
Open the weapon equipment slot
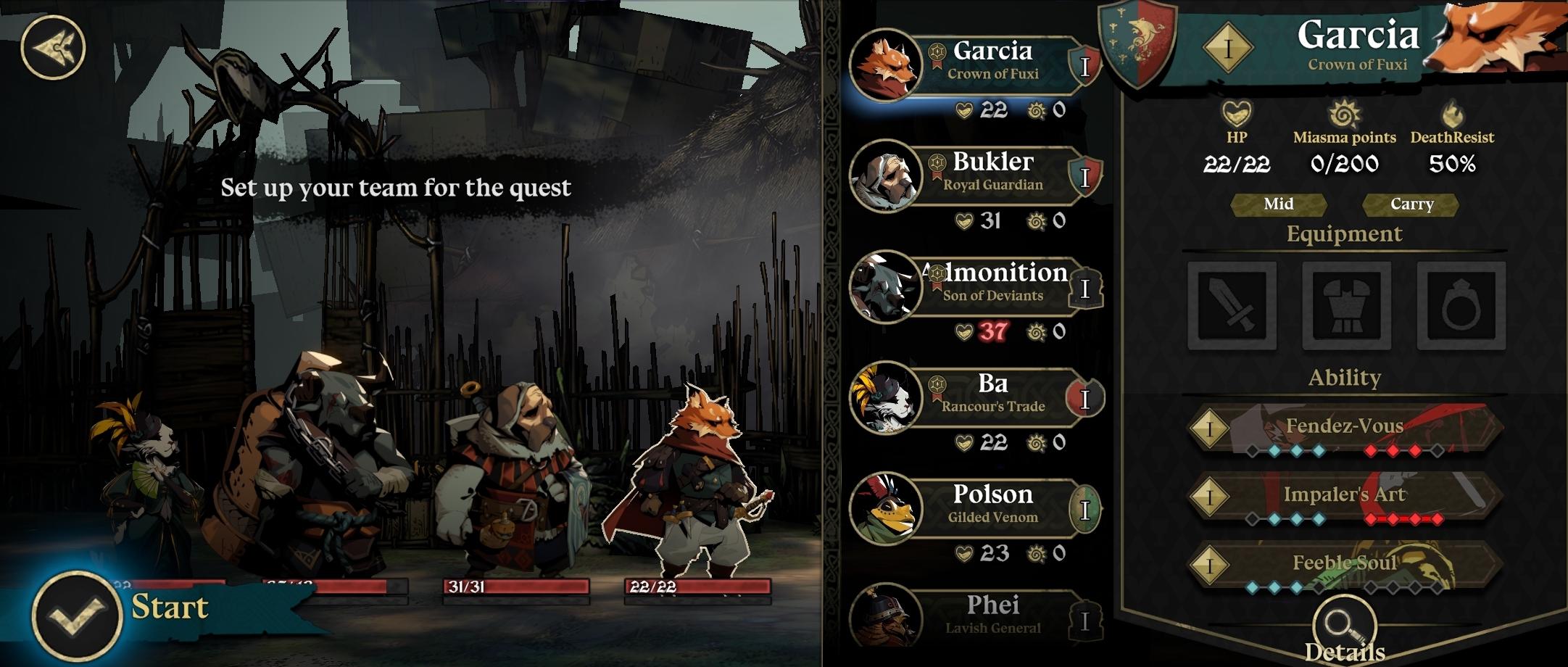click(x=1232, y=306)
